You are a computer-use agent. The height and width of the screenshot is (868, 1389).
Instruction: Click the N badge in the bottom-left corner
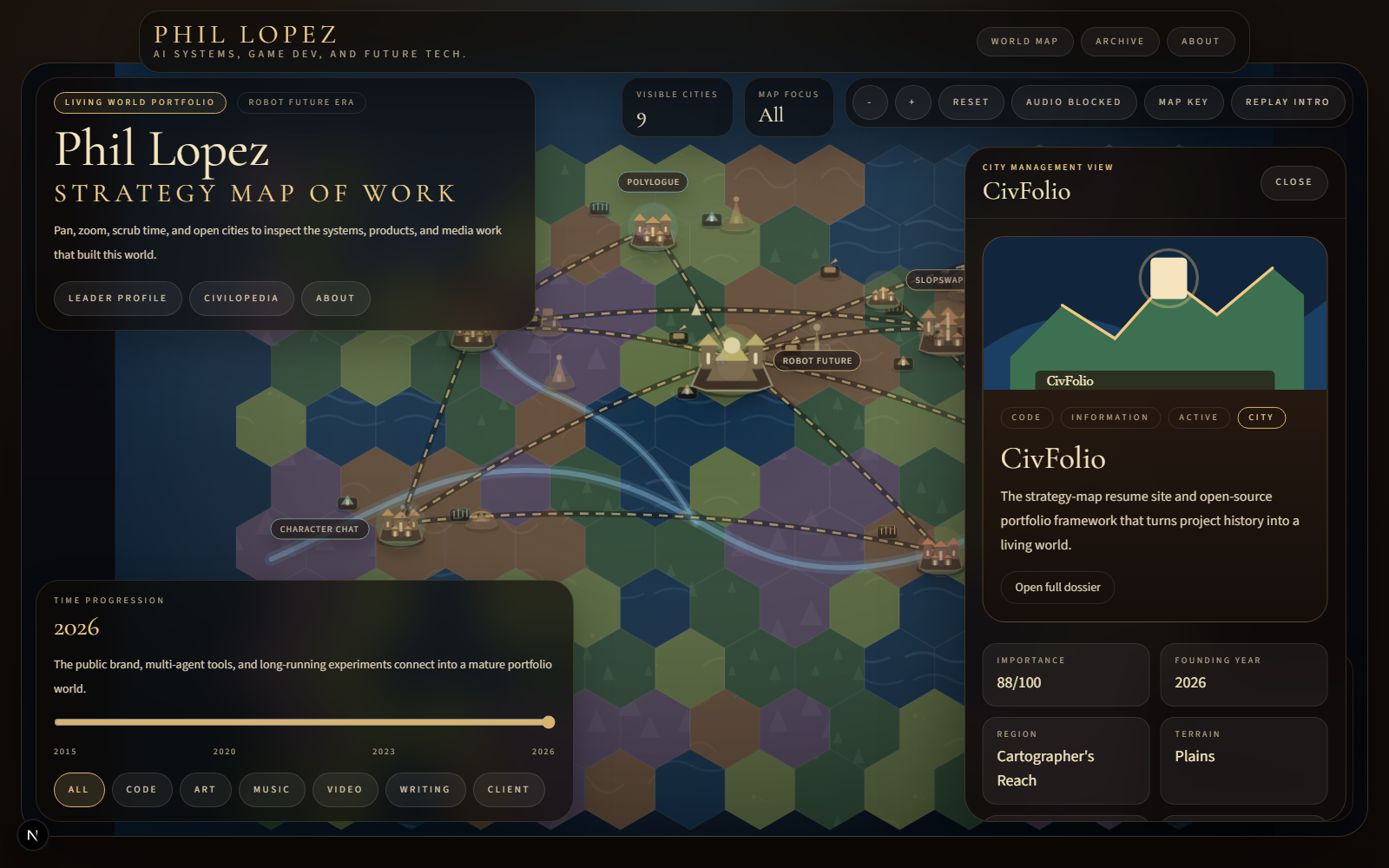33,835
